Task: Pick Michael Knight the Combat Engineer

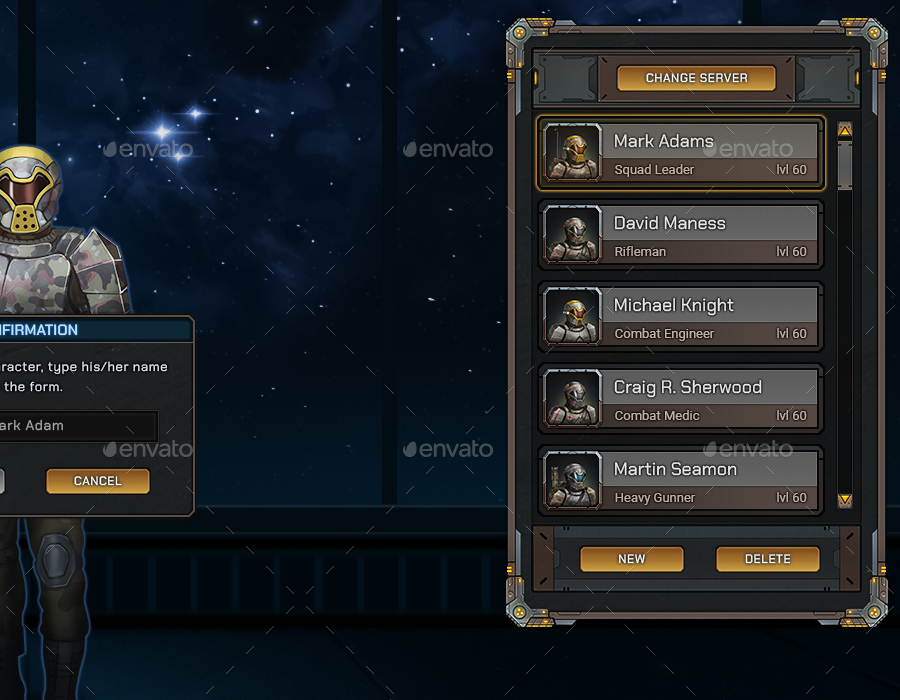Action: 681,317
